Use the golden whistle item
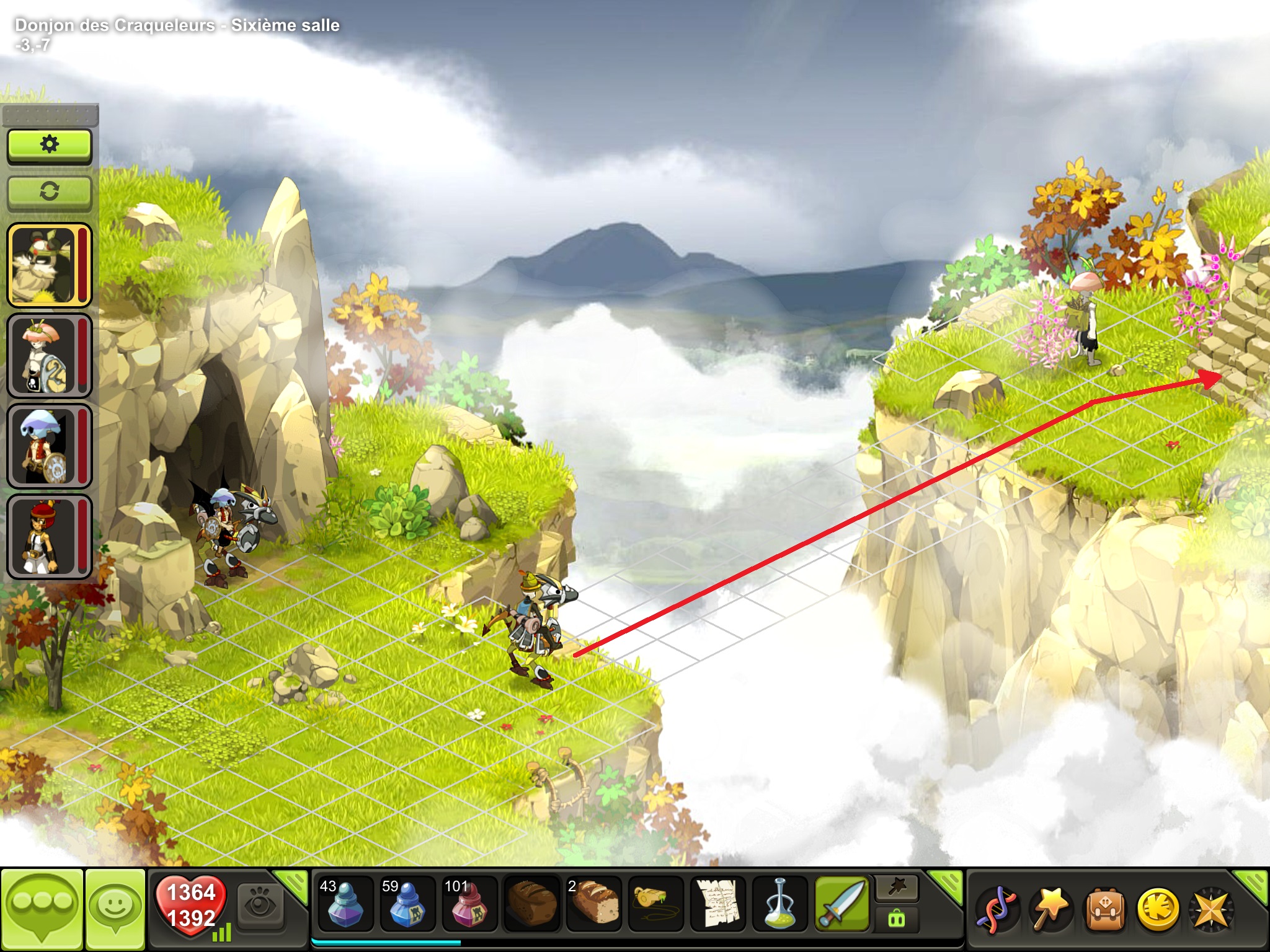Screen dimensions: 1270x952 coord(655,905)
